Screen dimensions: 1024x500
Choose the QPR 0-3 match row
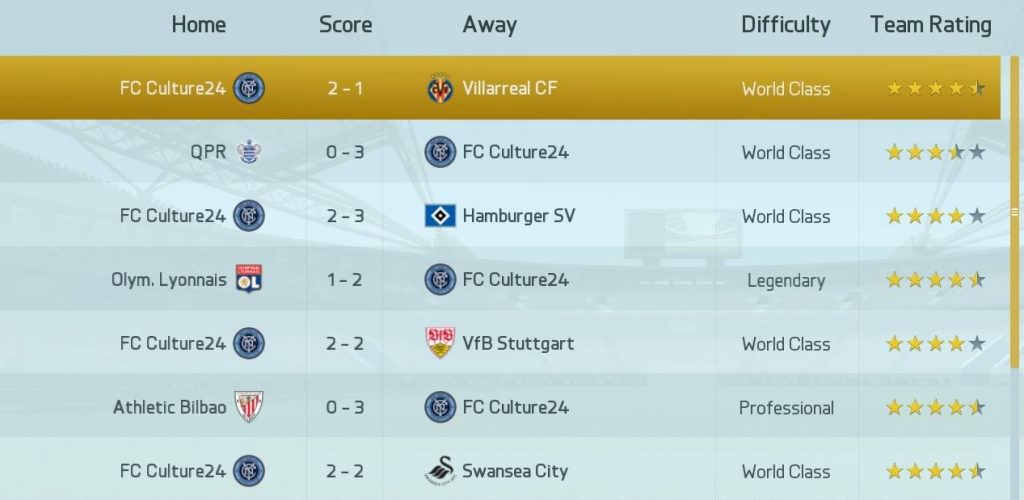[500, 152]
